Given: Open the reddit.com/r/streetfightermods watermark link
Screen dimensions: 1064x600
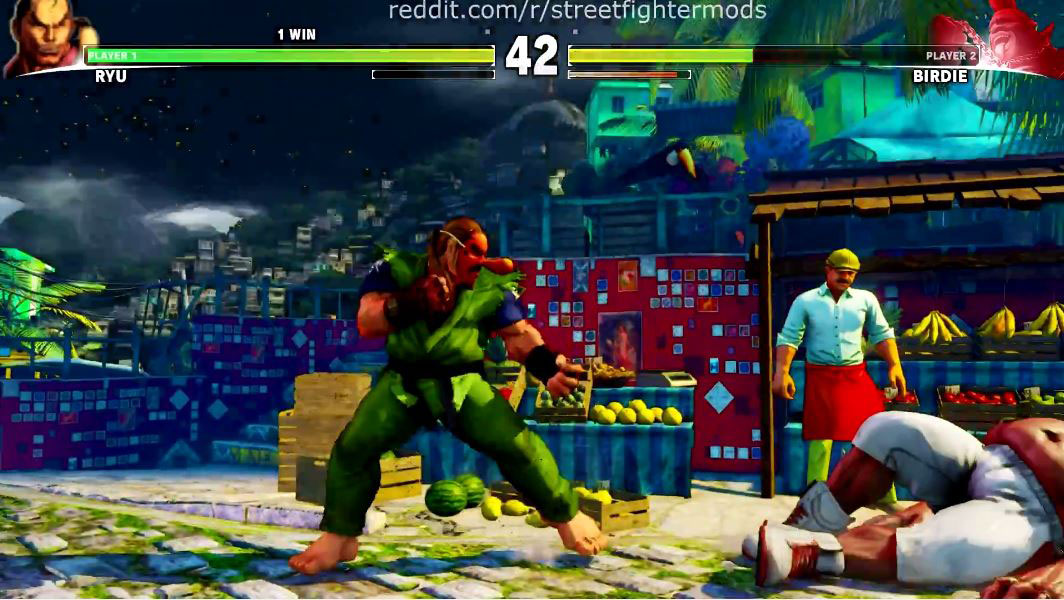Looking at the screenshot, I should click(577, 11).
